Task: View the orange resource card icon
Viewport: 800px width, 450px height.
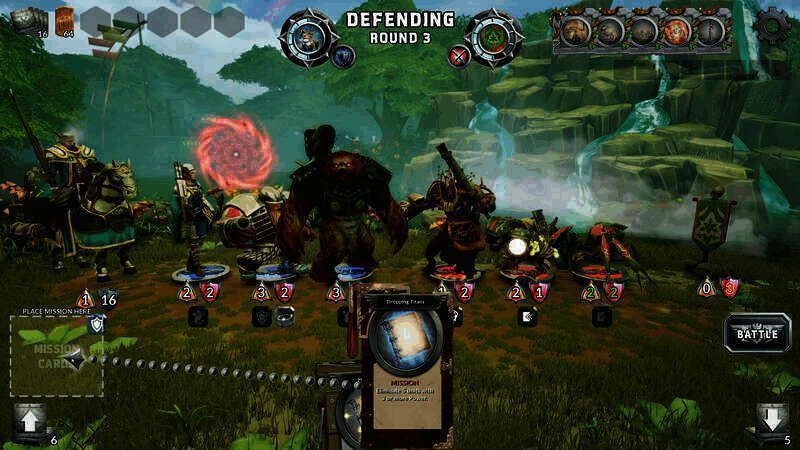Action: tap(65, 20)
